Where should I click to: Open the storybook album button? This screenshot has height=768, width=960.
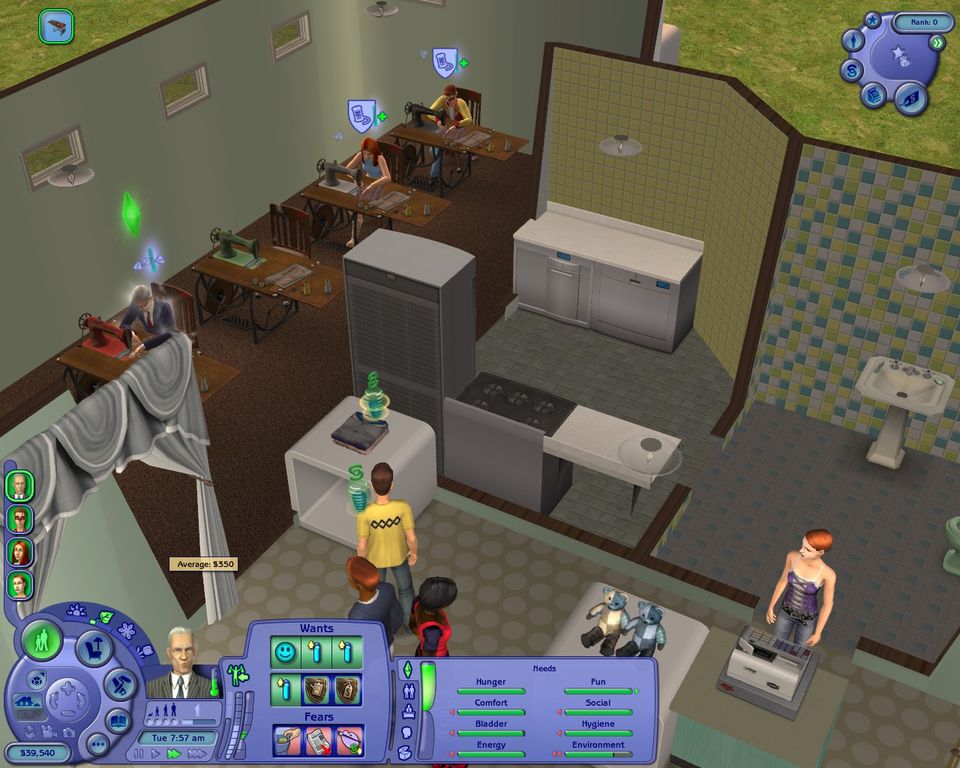coord(119,720)
